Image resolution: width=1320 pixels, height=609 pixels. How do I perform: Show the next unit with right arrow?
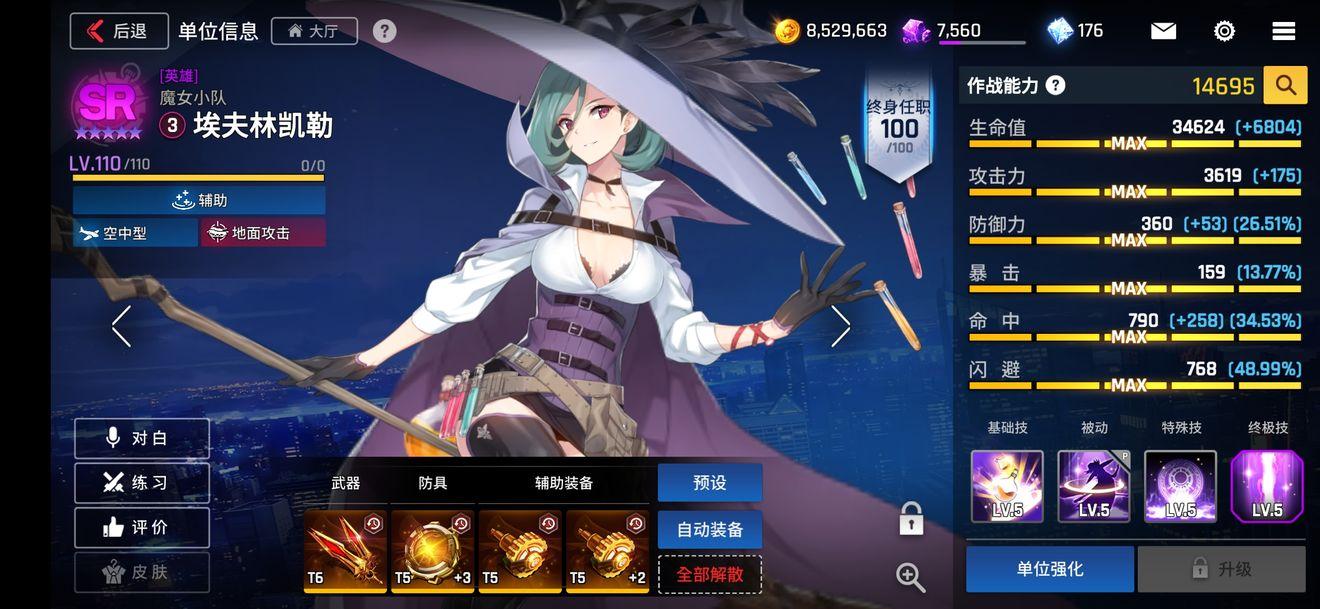click(840, 326)
